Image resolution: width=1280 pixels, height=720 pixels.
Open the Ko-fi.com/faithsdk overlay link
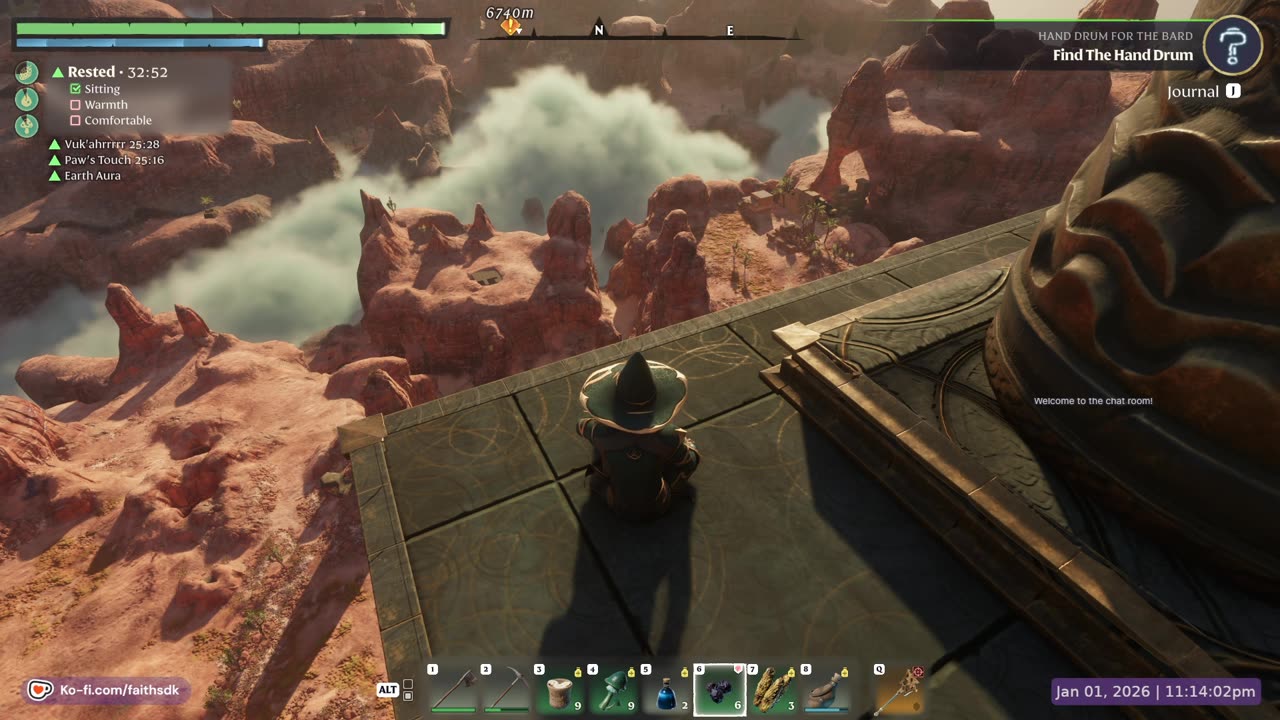[107, 690]
